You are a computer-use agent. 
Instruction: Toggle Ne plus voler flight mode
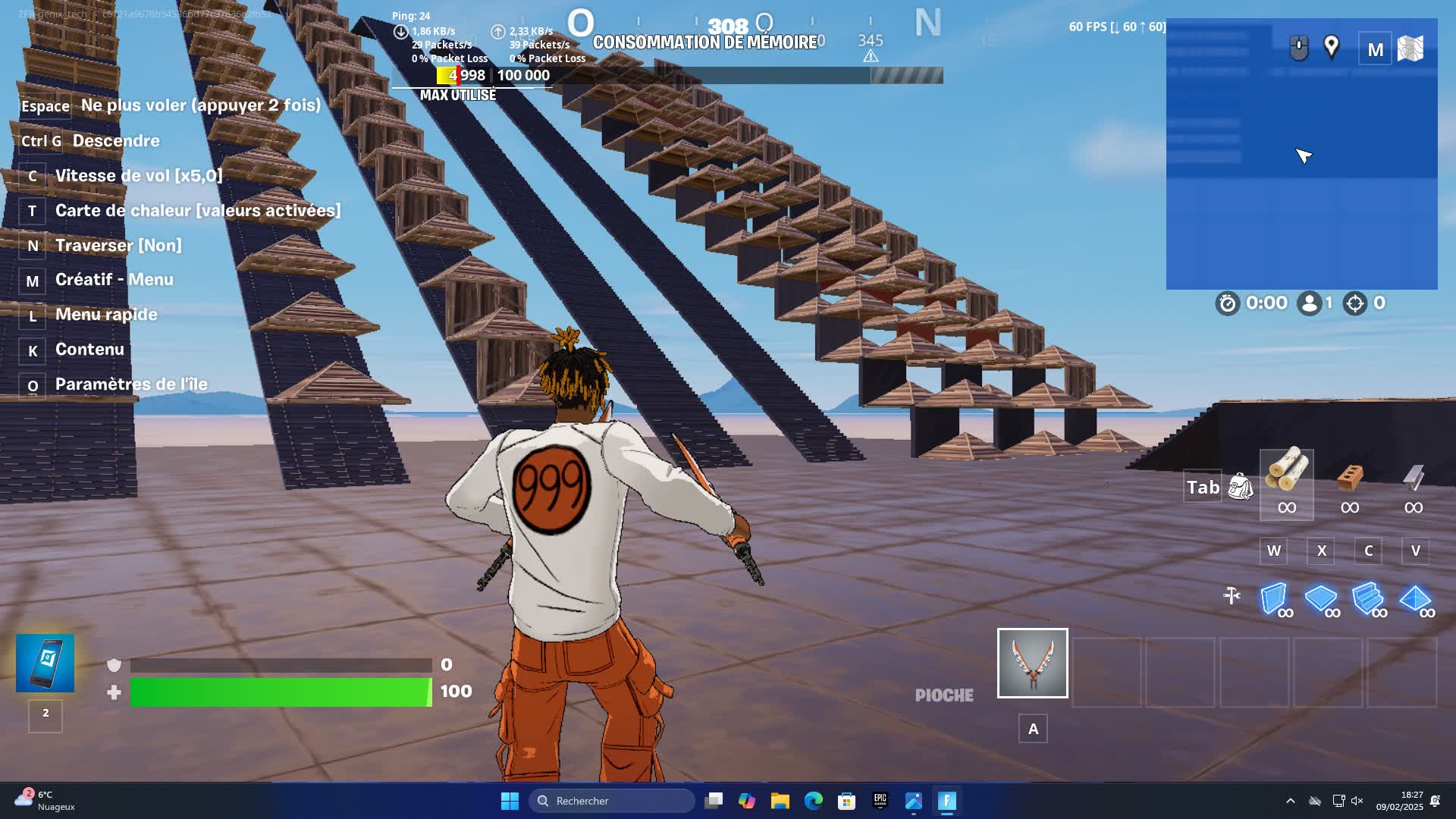coord(202,105)
